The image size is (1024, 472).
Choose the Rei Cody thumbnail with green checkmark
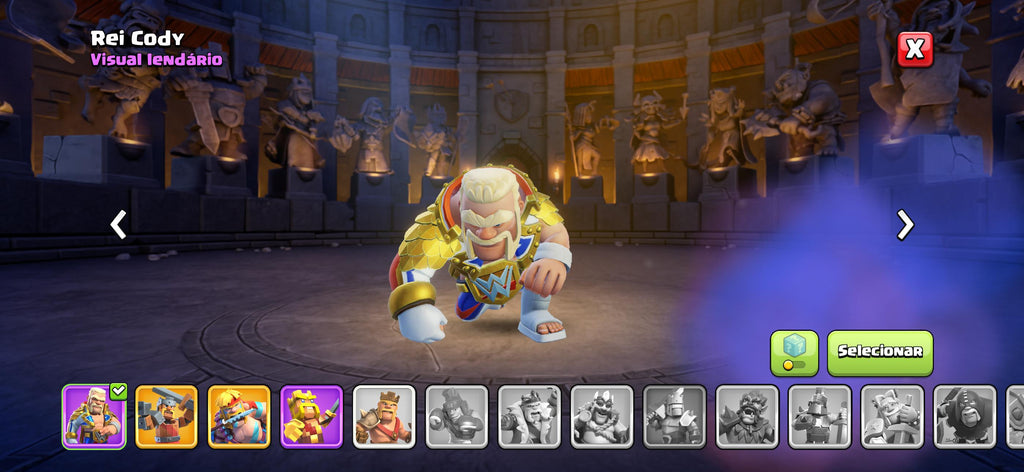pyautogui.click(x=94, y=416)
